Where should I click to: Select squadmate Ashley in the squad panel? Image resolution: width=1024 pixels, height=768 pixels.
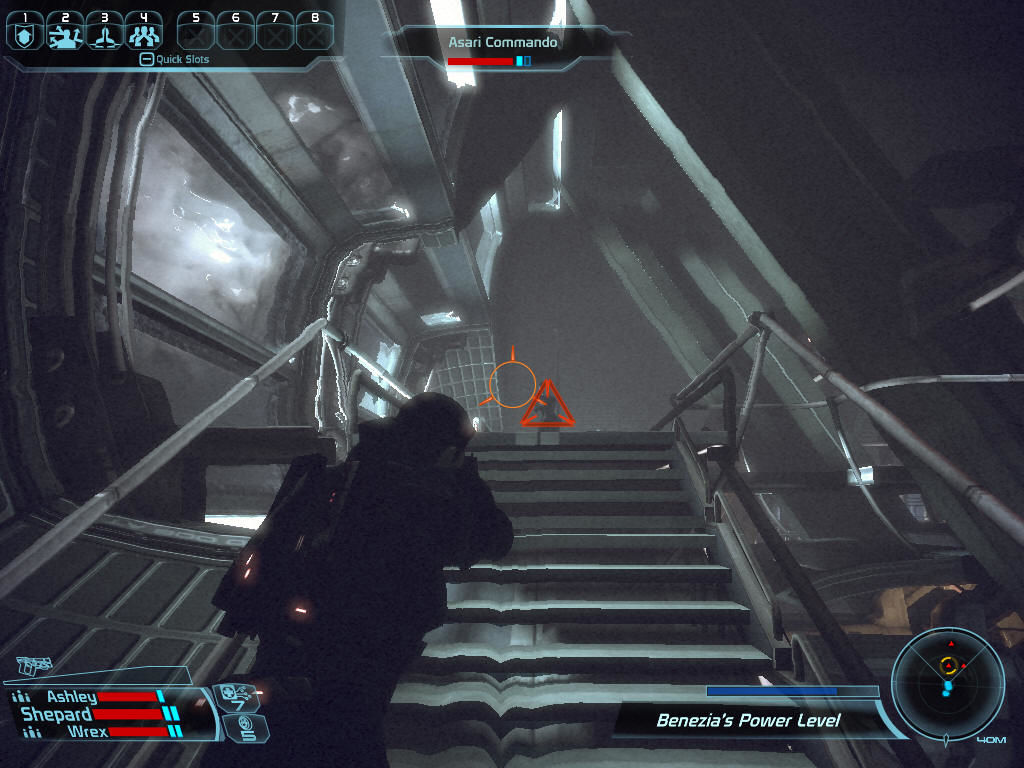pyautogui.click(x=72, y=697)
